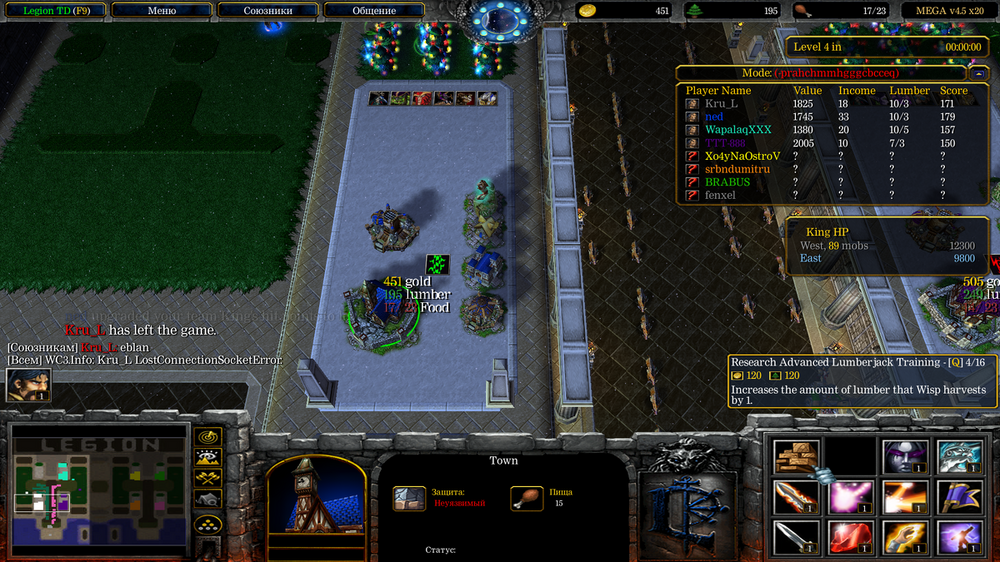Image resolution: width=1000 pixels, height=562 pixels.
Task: Activate the minimap signal ping button
Action: click(x=208, y=437)
